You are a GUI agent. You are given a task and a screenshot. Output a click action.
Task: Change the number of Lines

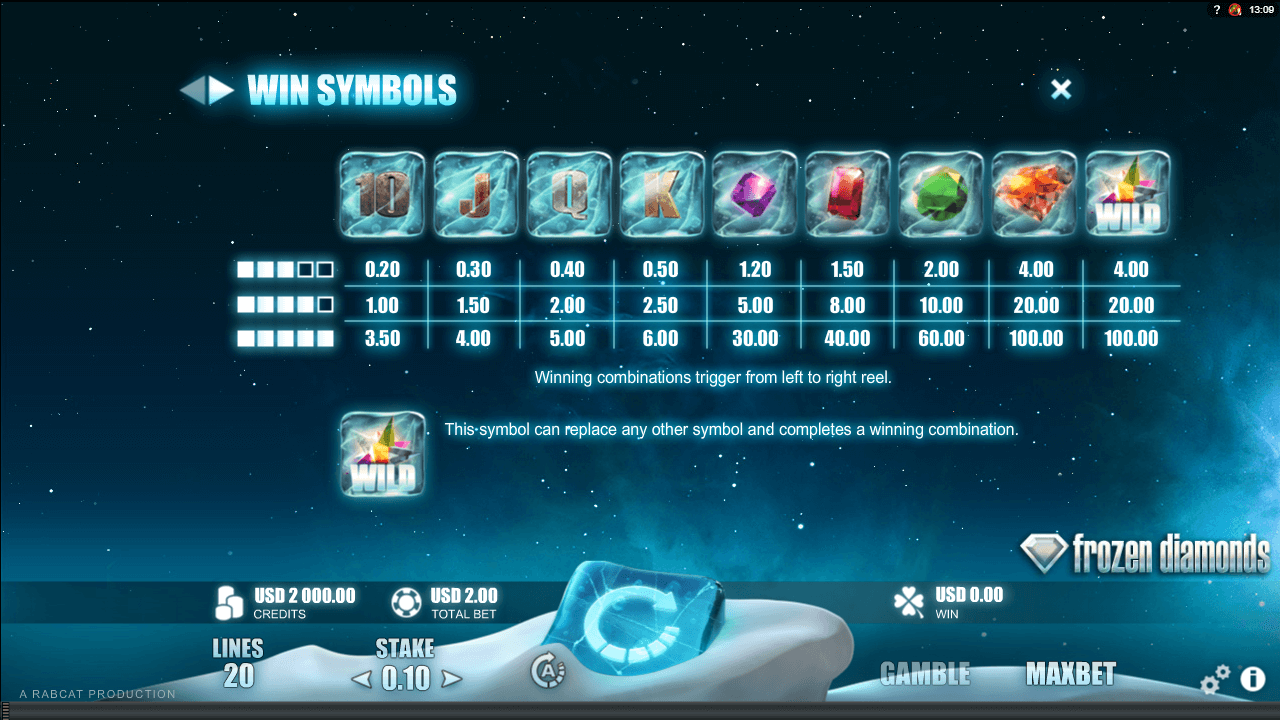point(238,665)
